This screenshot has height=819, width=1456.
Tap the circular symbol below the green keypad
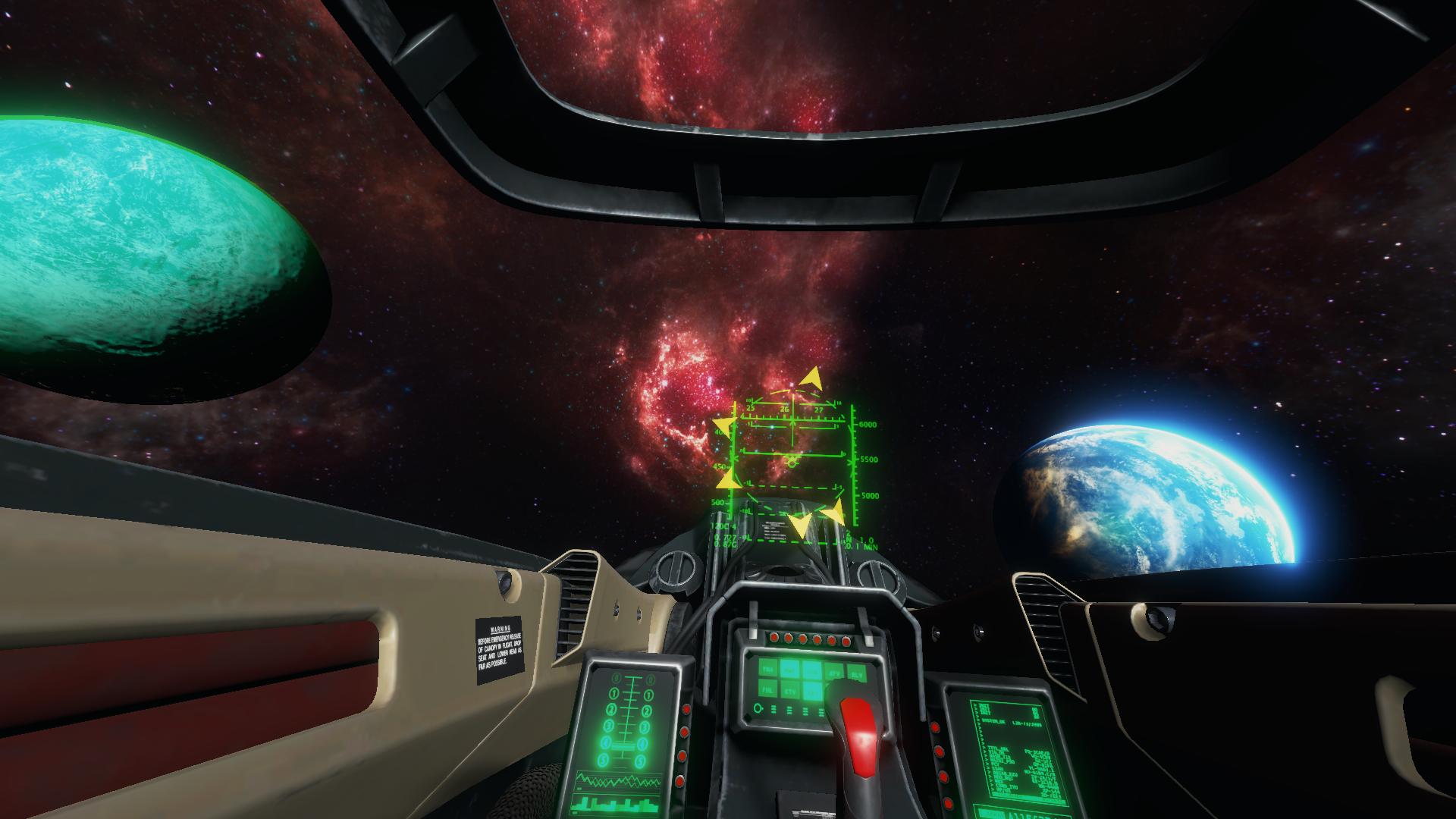pyautogui.click(x=758, y=710)
